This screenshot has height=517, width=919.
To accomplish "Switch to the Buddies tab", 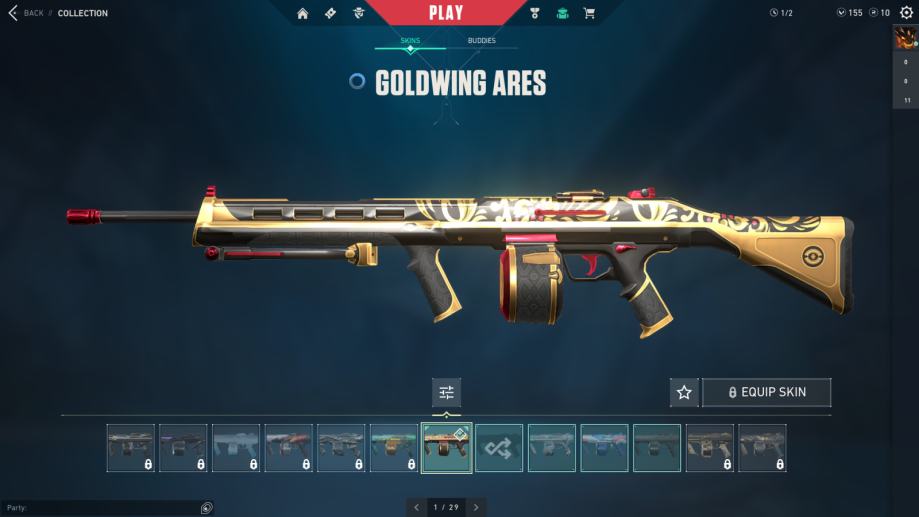I will [x=481, y=41].
